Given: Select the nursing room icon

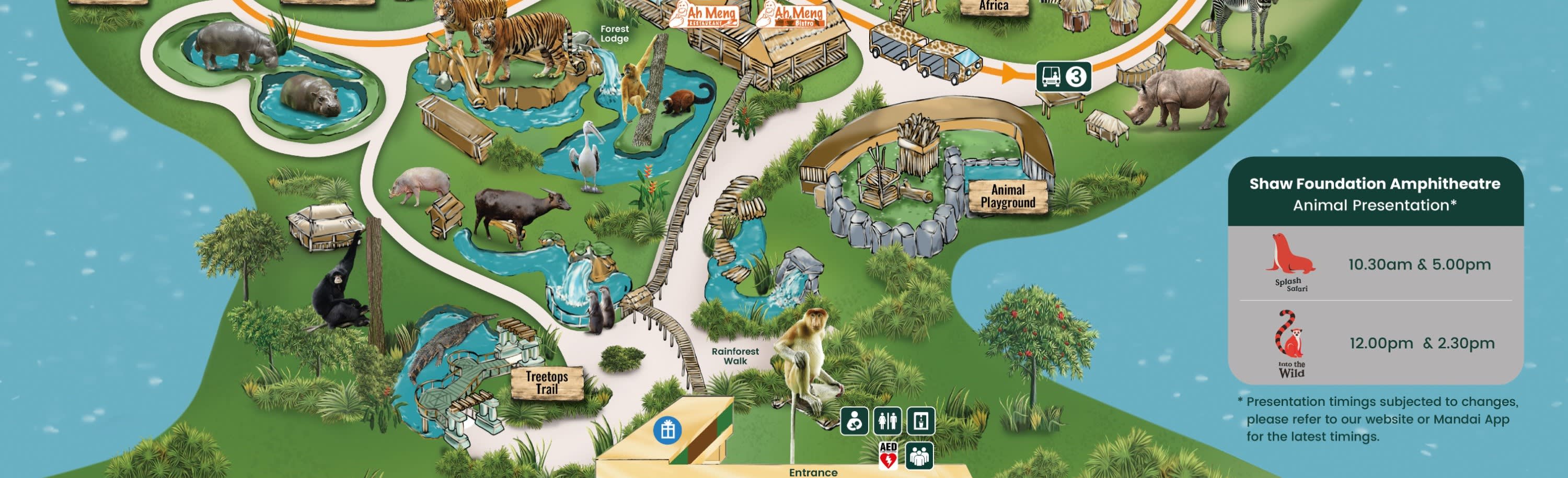Looking at the screenshot, I should tap(855, 421).
